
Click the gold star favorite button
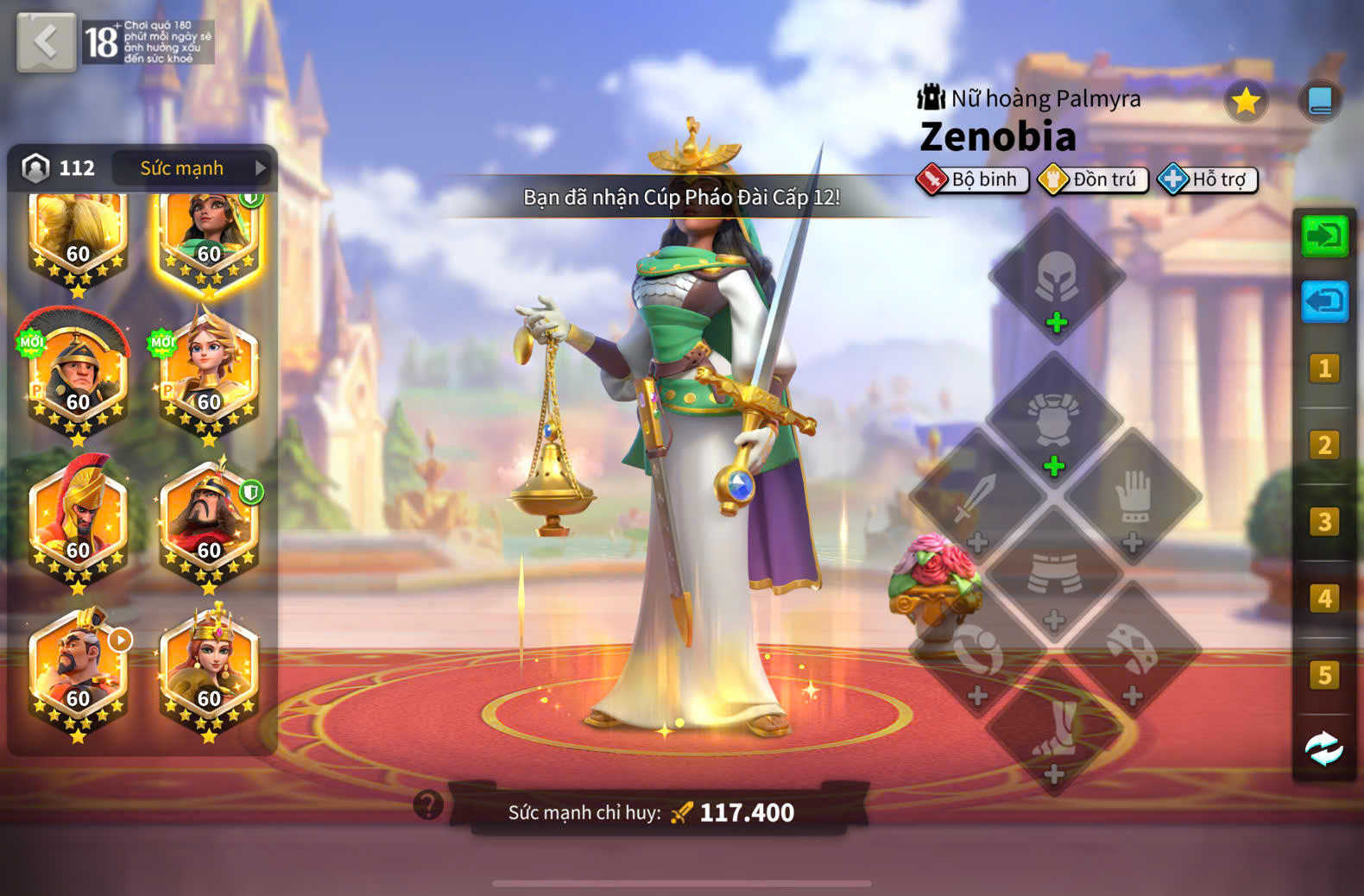(1246, 102)
